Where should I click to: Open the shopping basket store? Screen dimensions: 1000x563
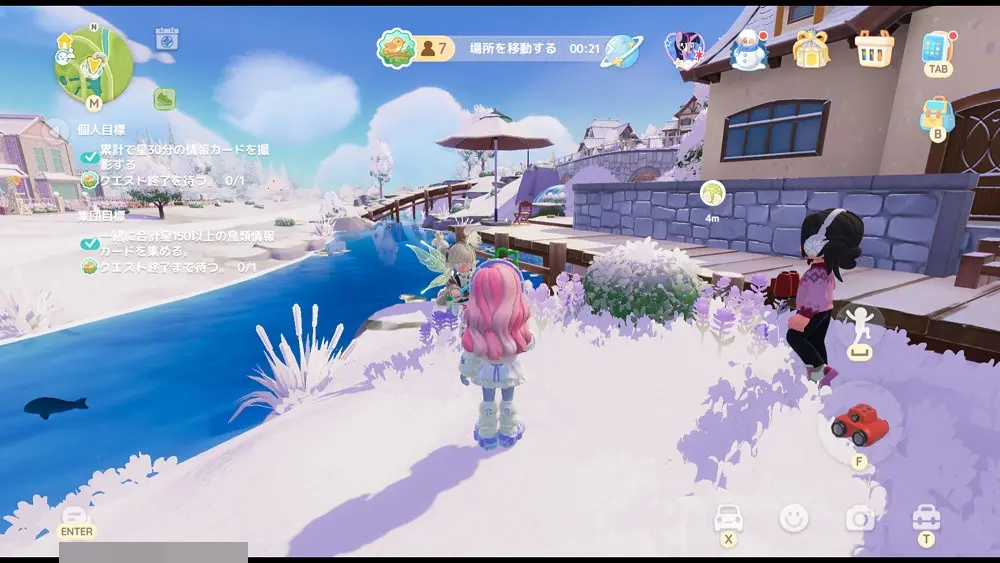point(874,48)
